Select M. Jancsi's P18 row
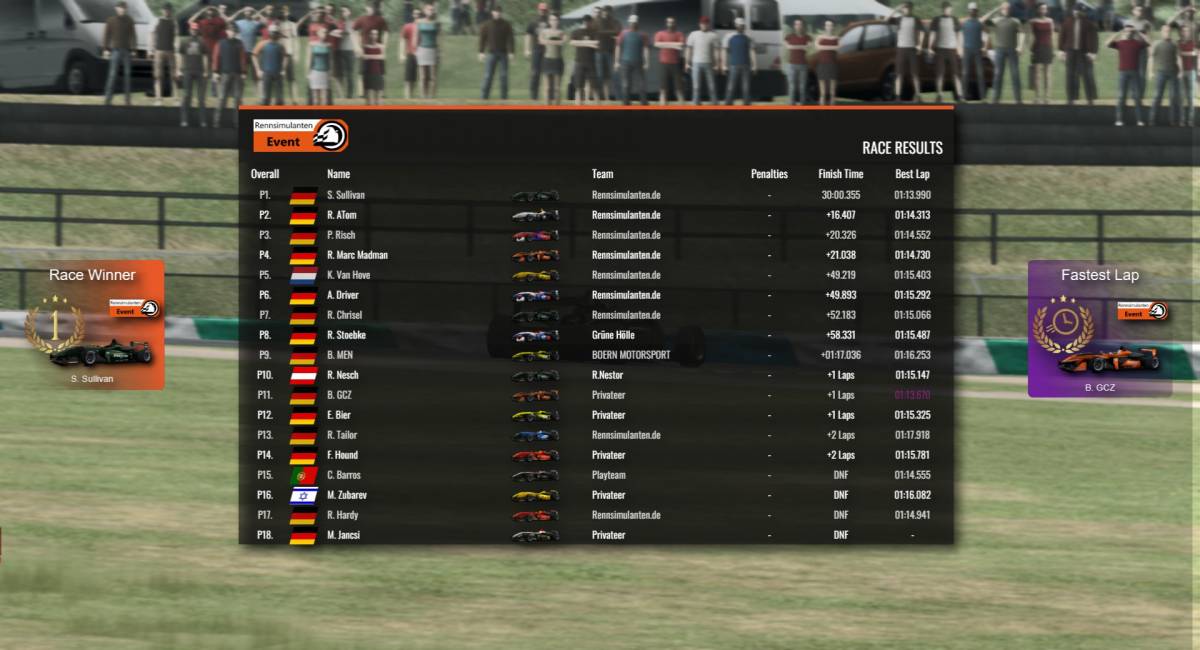 595,535
